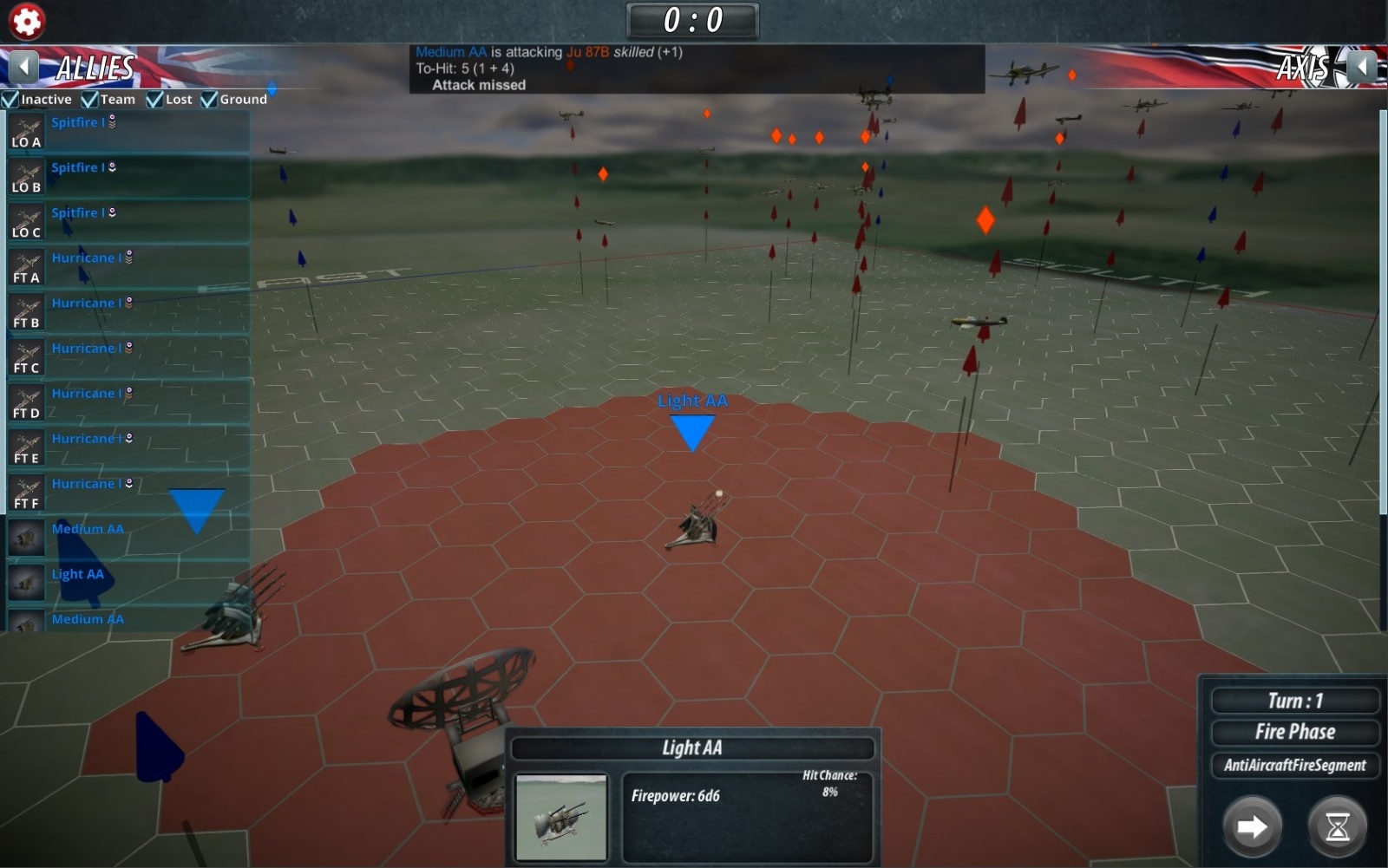The height and width of the screenshot is (868, 1388).
Task: Pick the Hurricane I FT B entry
Action: [128, 312]
